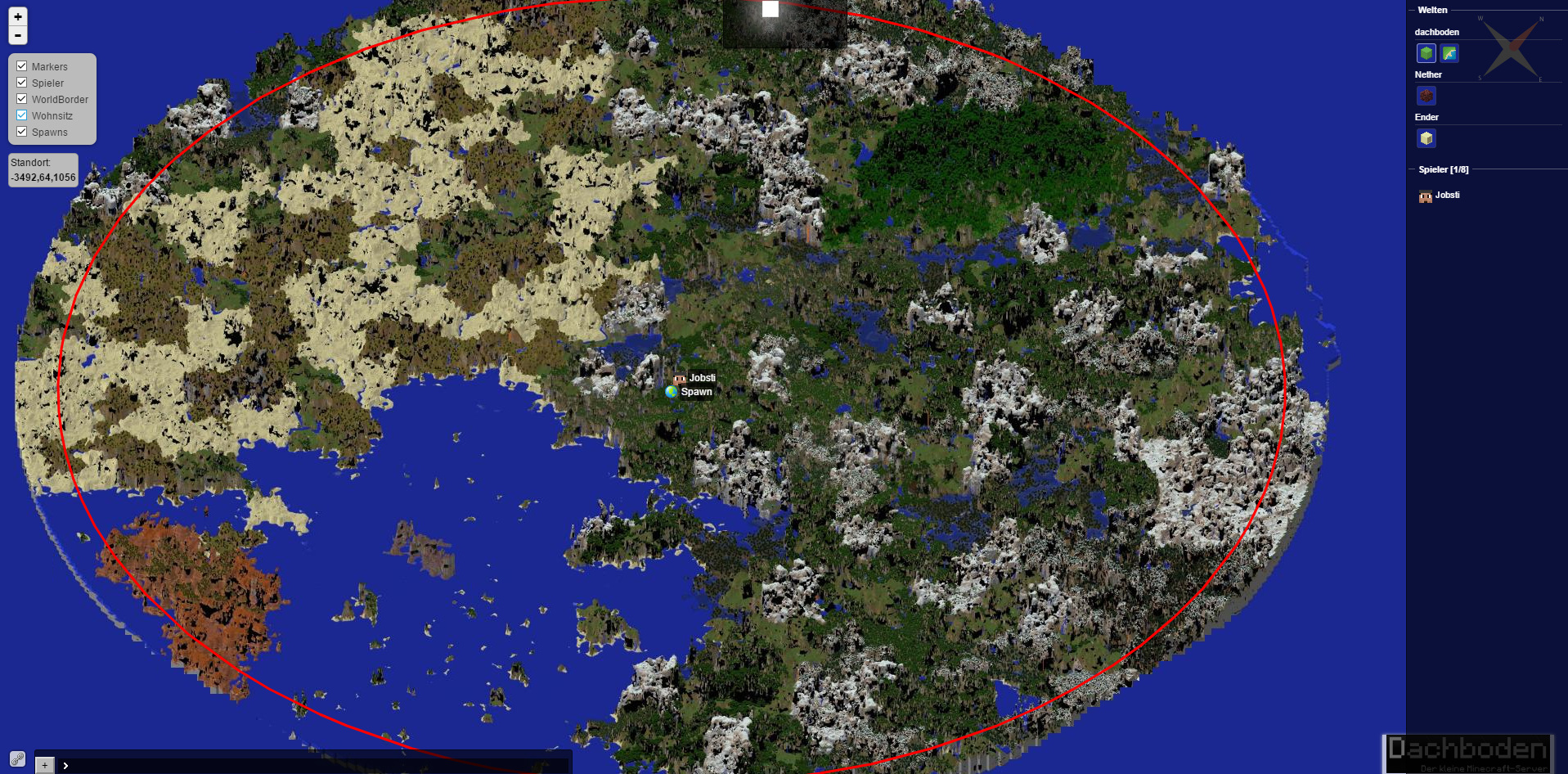Uncheck the WorldBorder overlay
Image resolution: width=1568 pixels, height=774 pixels.
[21, 99]
